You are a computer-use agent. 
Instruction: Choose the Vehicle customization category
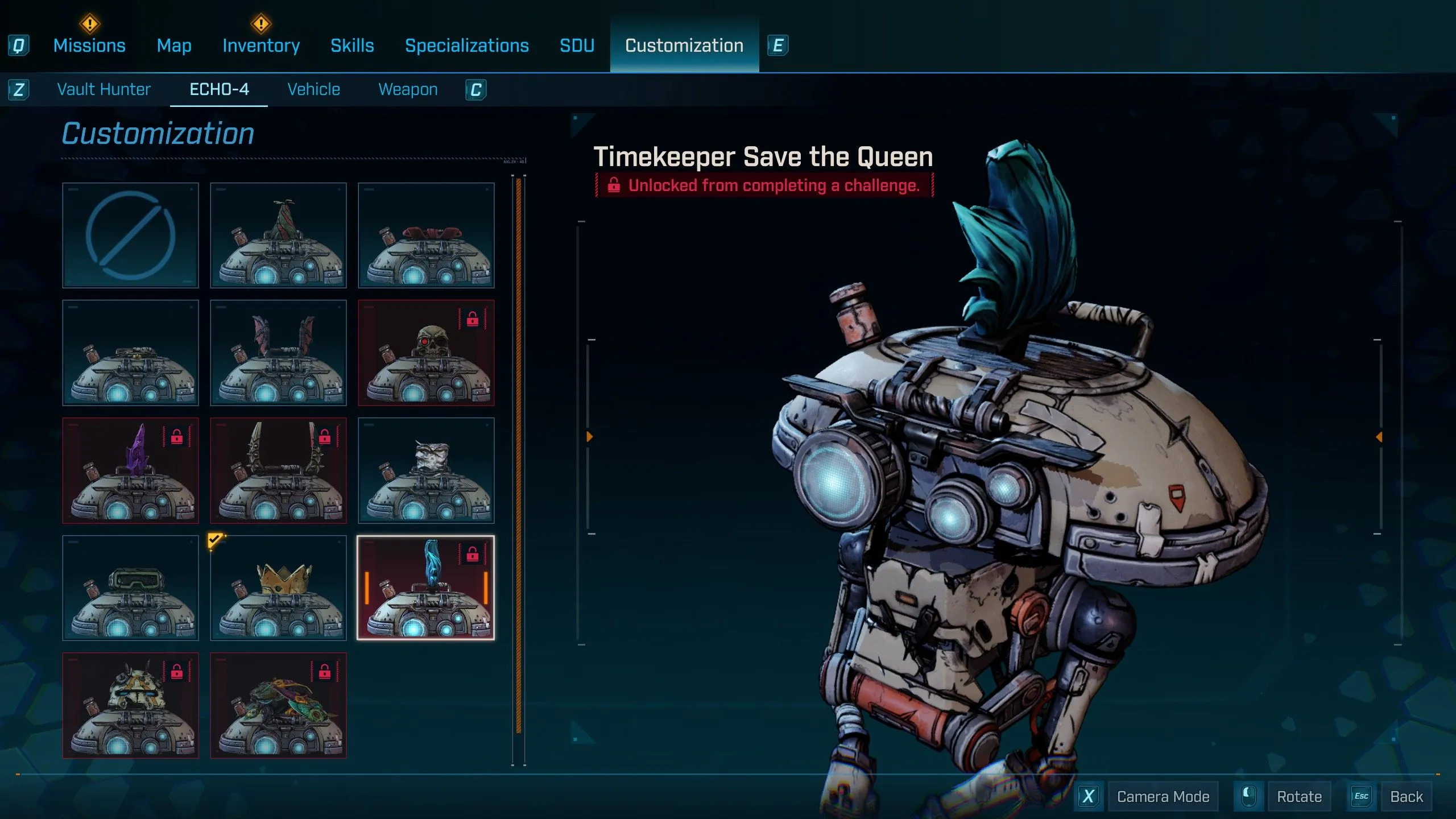[x=313, y=89]
